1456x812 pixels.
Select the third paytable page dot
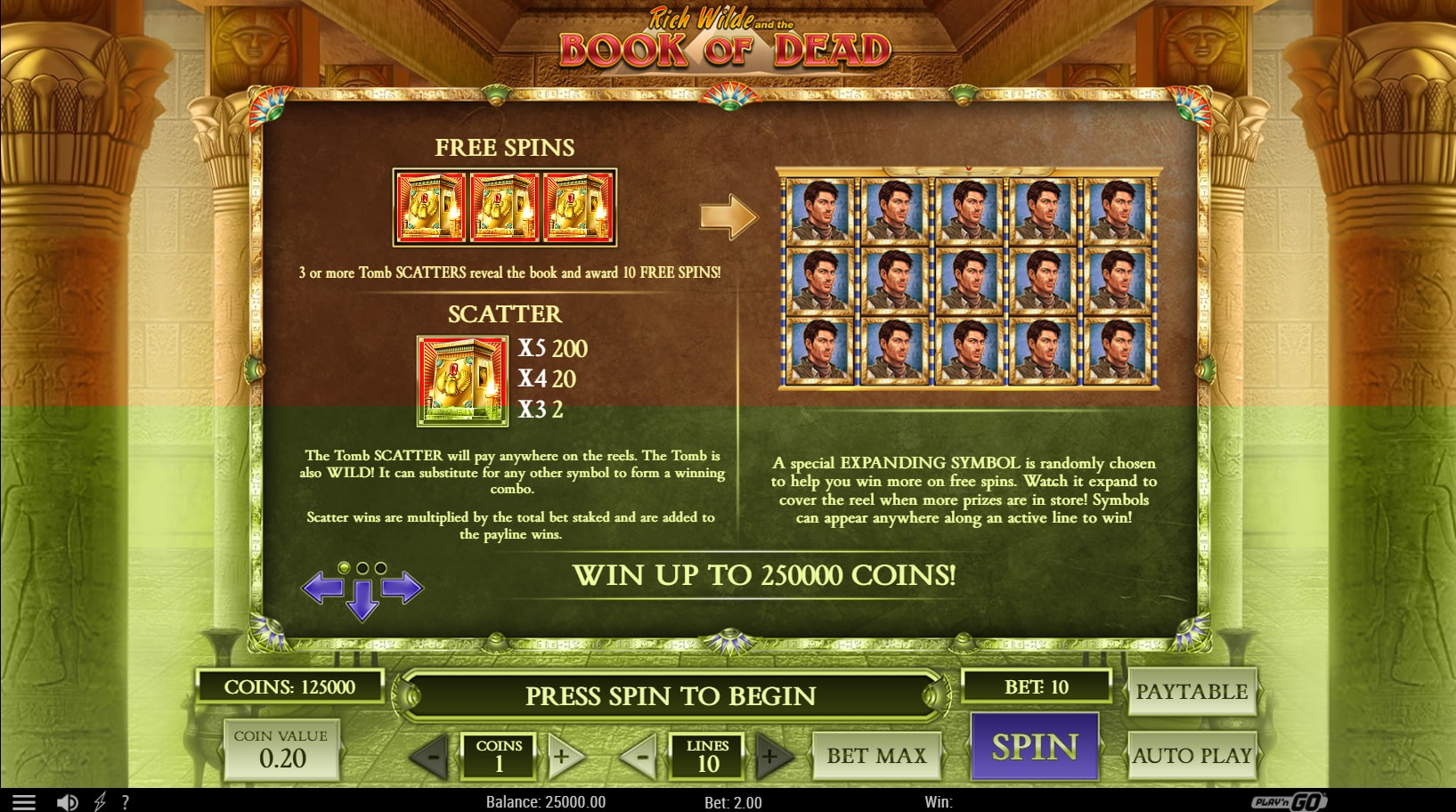pos(381,568)
